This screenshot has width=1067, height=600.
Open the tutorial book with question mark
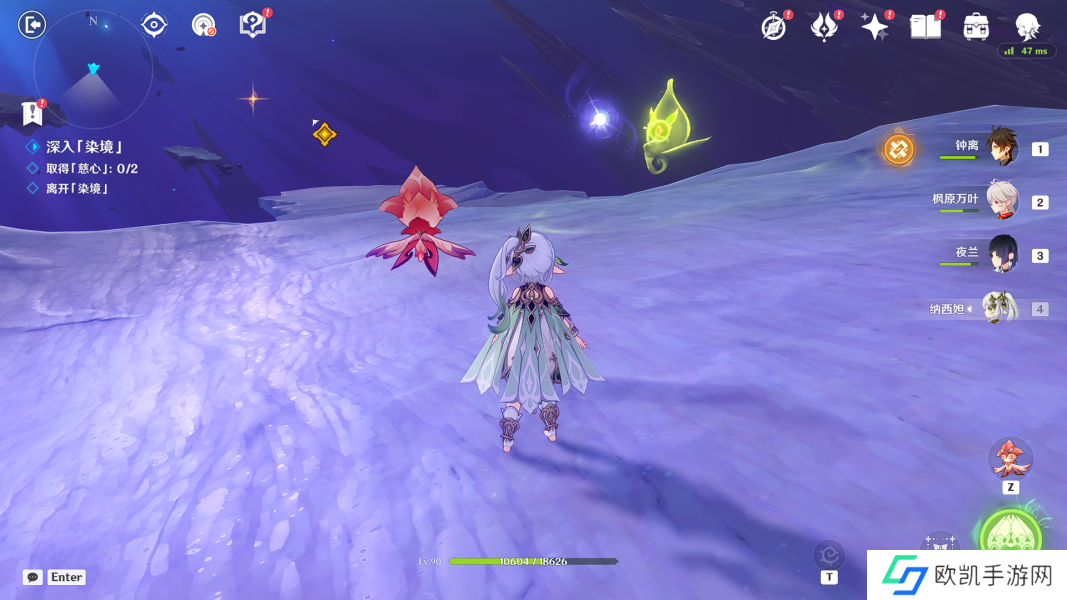coord(253,25)
